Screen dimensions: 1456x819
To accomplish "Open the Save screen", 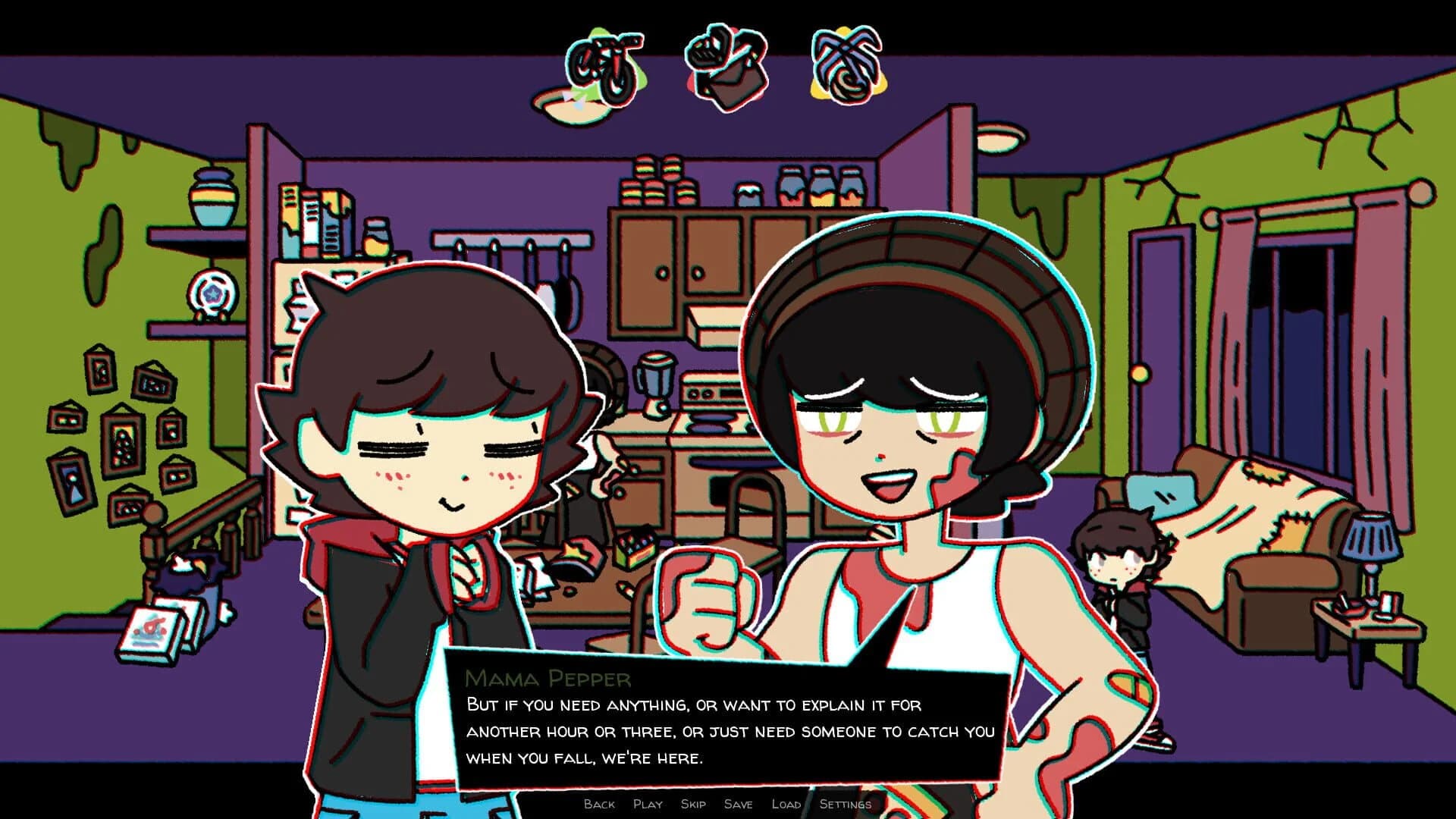I will [x=739, y=804].
